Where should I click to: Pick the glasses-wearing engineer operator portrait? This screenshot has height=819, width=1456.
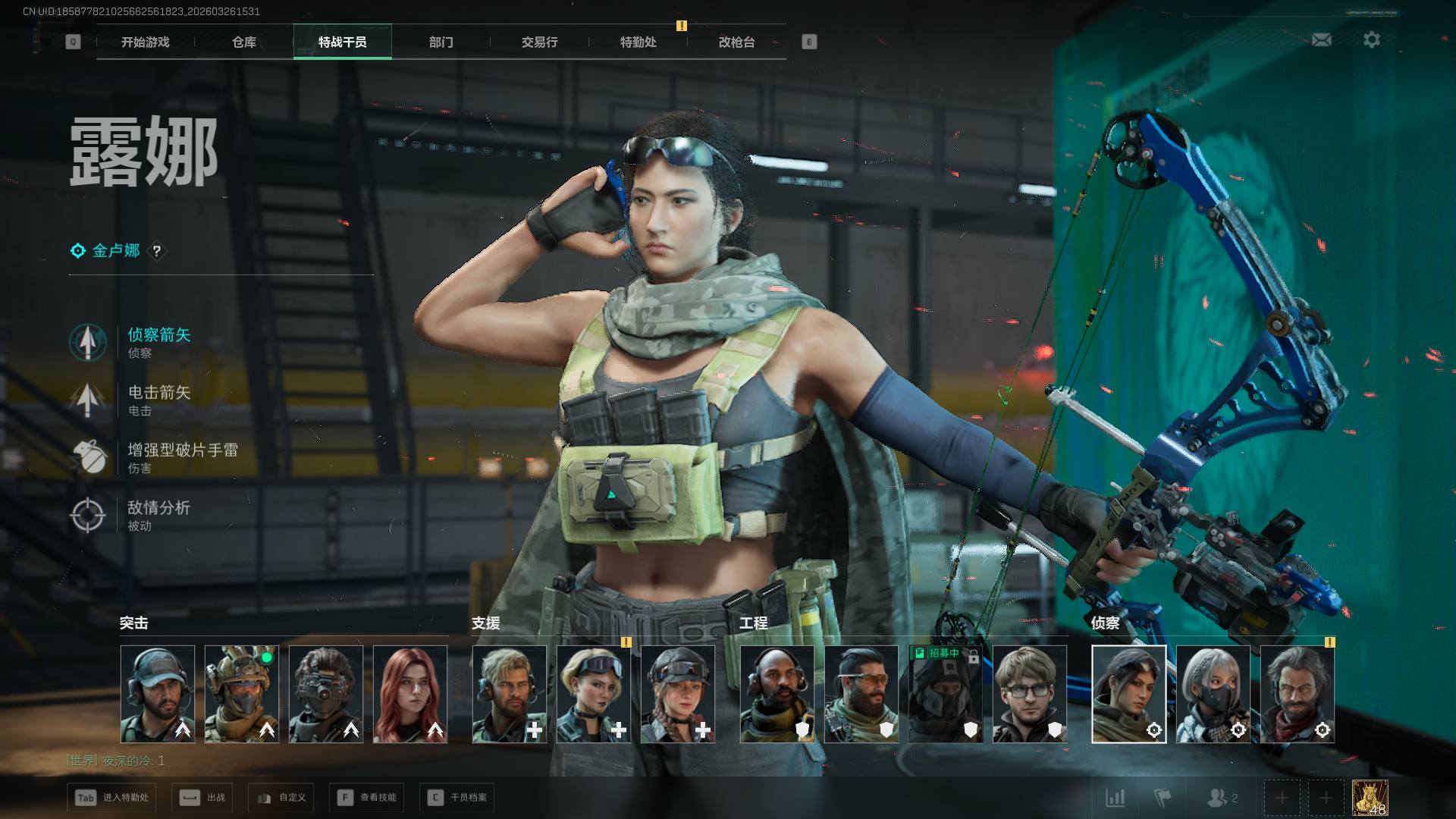coord(1030,694)
